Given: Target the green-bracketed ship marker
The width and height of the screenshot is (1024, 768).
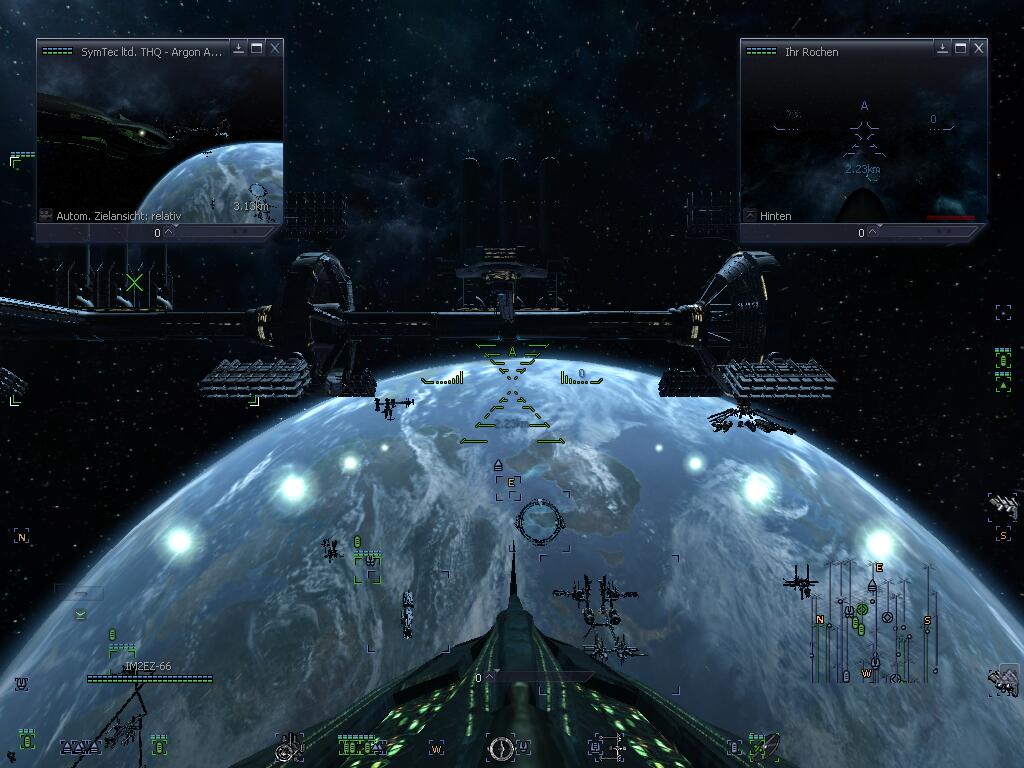Looking at the screenshot, I should (368, 567).
